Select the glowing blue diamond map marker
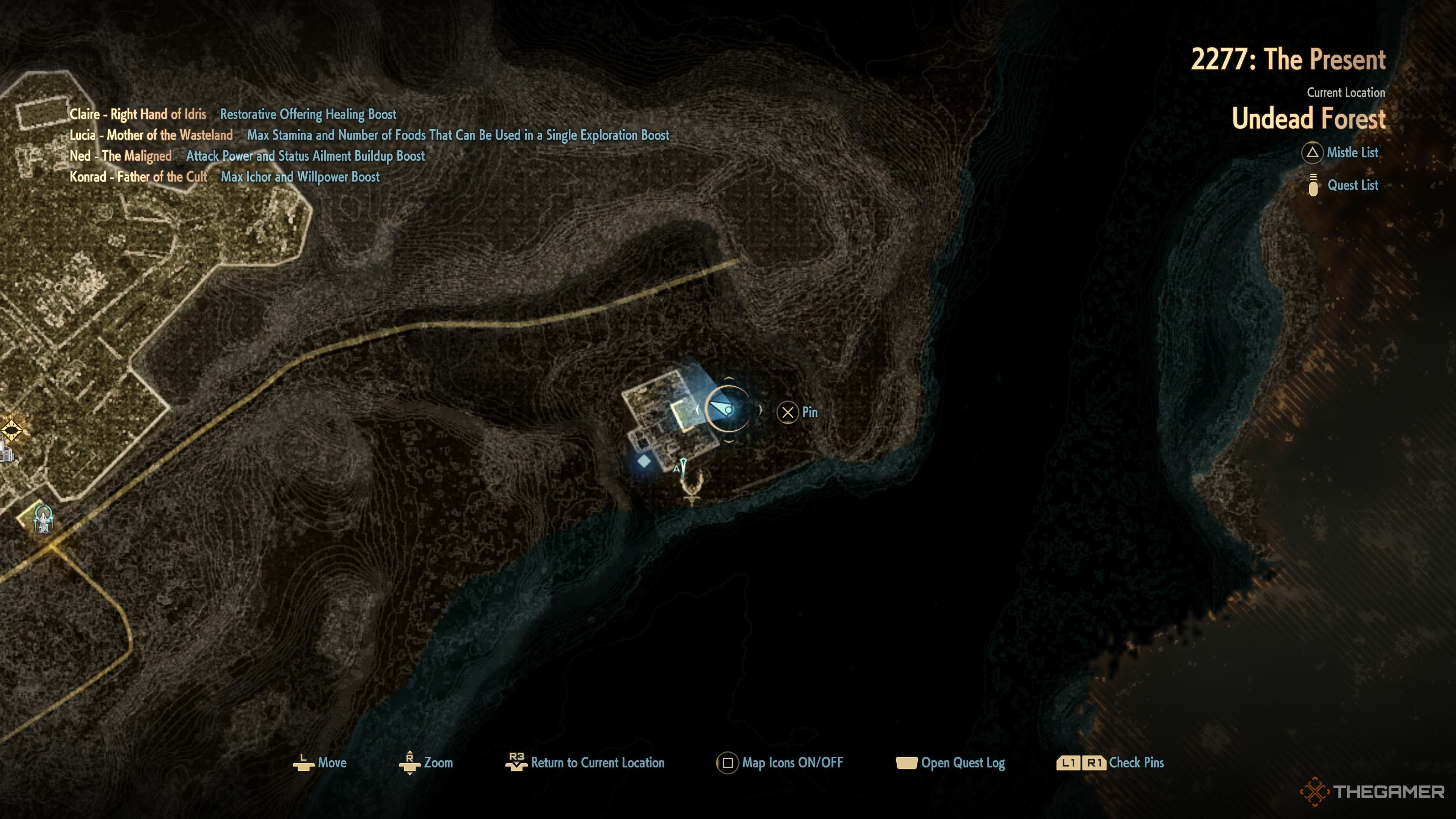The height and width of the screenshot is (819, 1456). 644,462
